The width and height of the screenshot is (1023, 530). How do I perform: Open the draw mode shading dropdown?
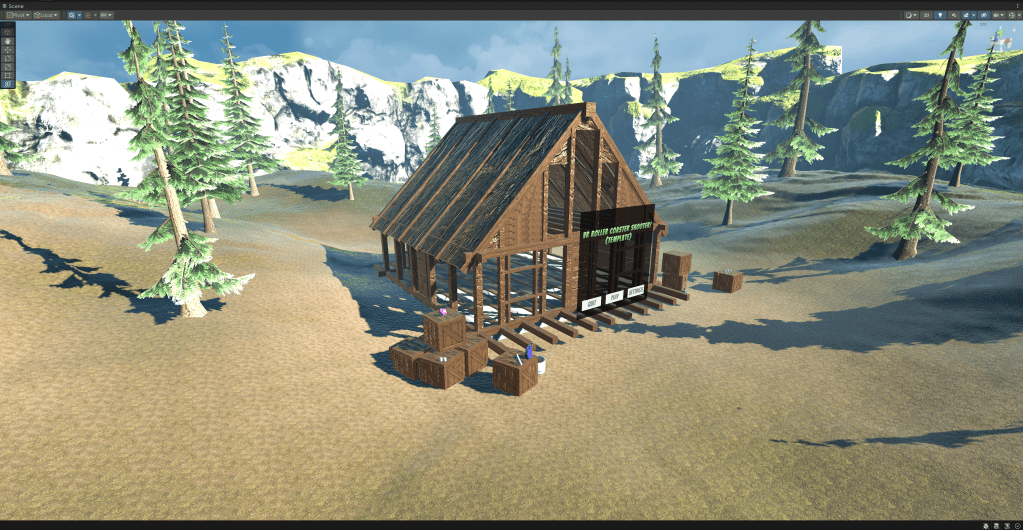(x=910, y=15)
